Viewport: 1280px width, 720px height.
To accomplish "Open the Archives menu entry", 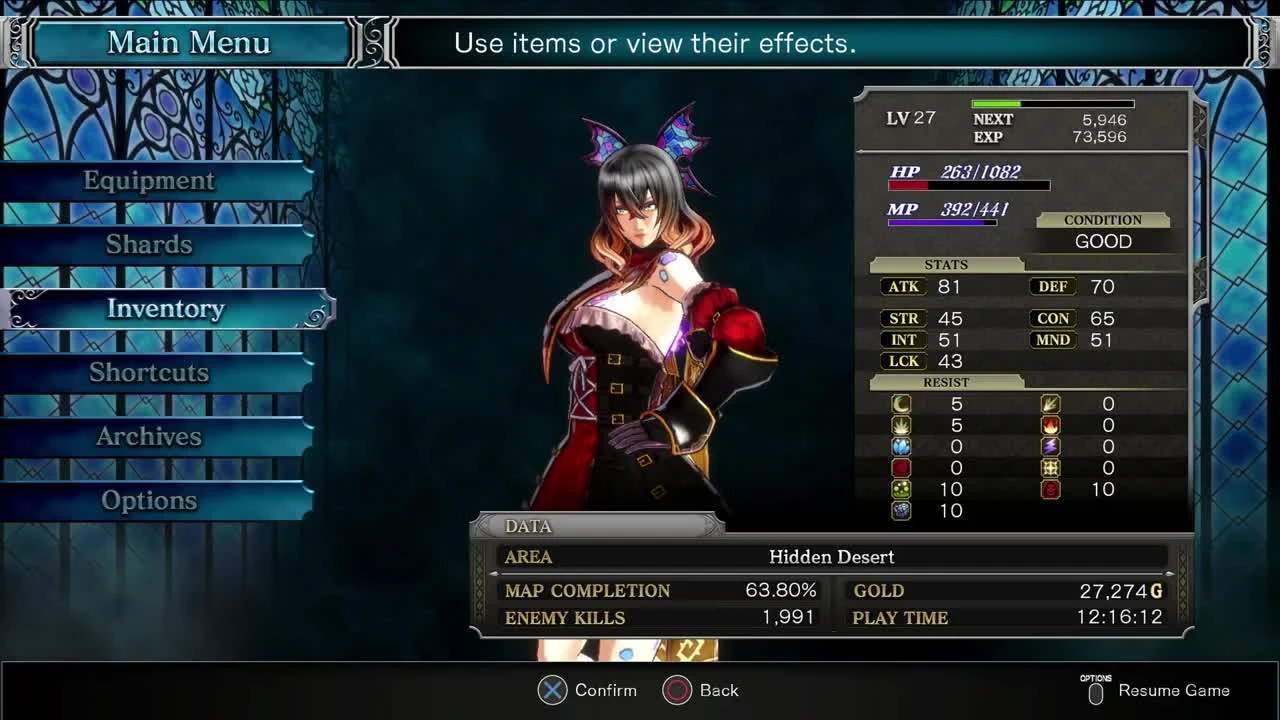I will coord(148,436).
